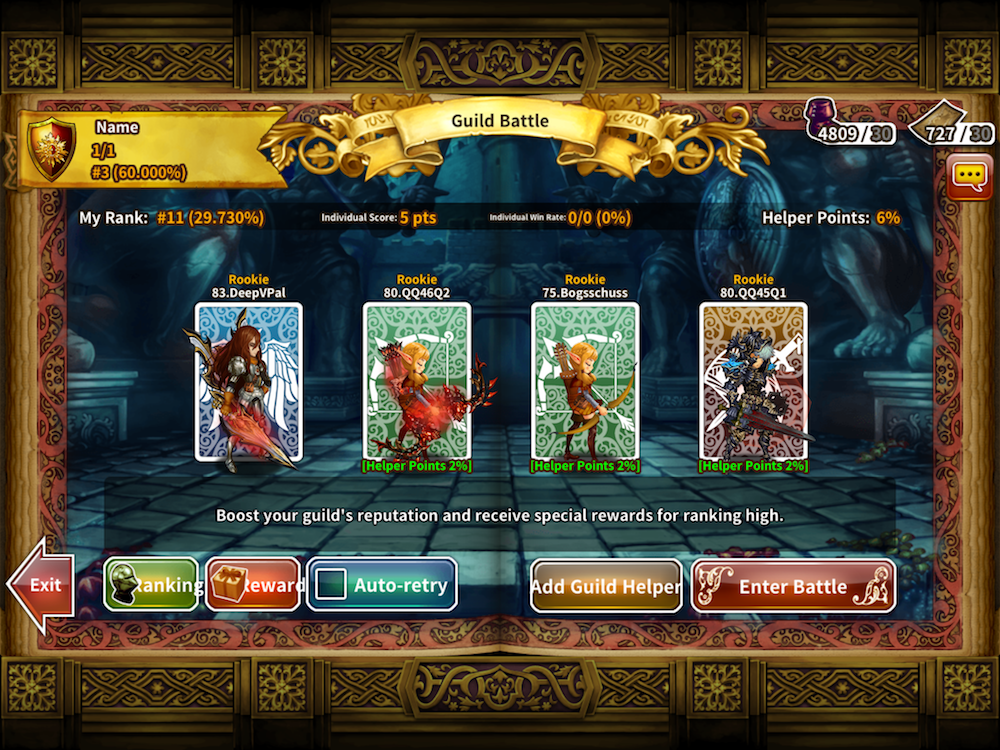
Task: Tap the scroll ticket resource counter
Action: click(x=950, y=124)
